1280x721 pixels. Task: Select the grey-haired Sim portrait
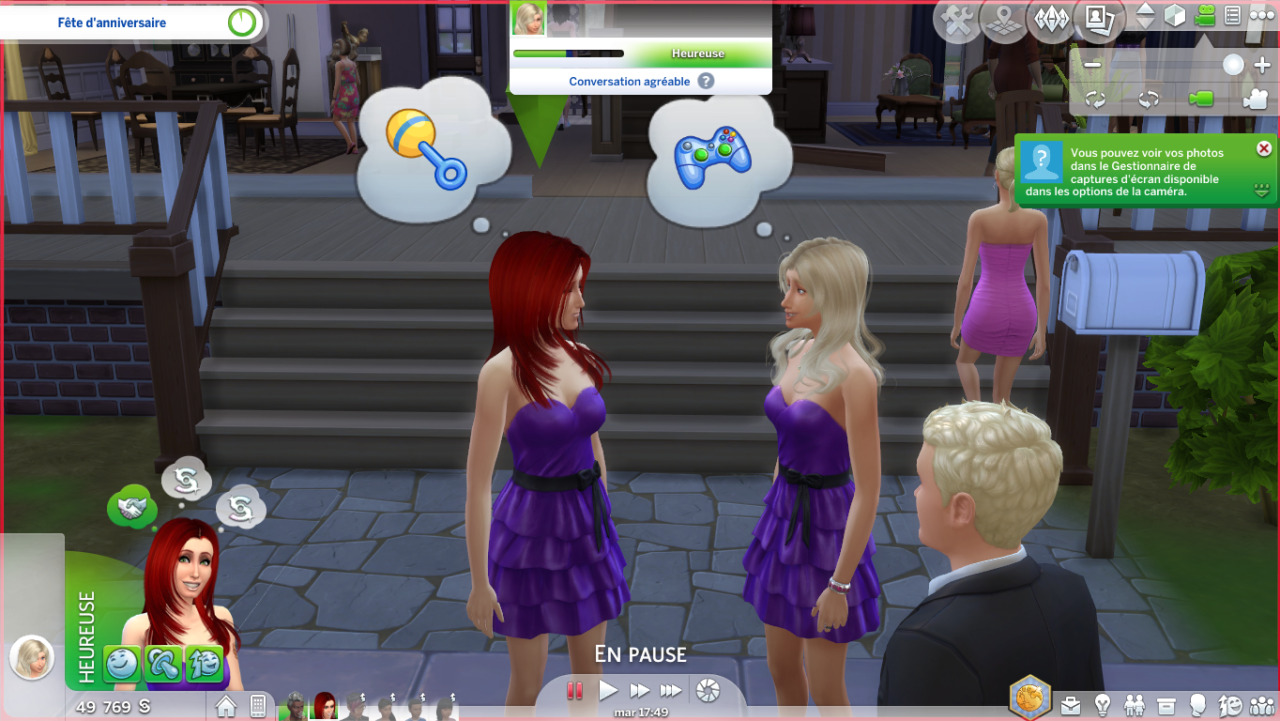point(295,706)
